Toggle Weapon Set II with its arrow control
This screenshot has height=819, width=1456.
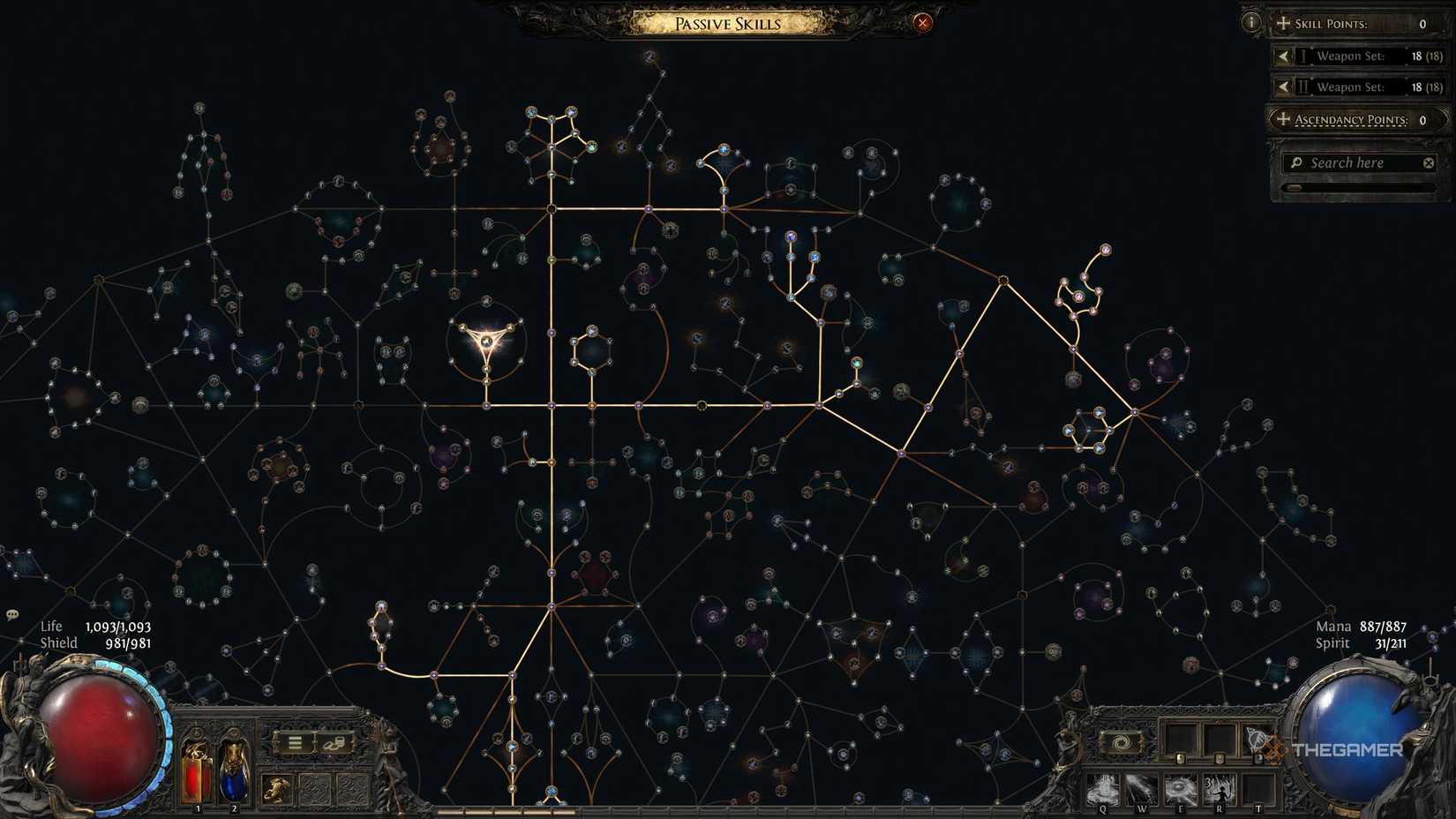[x=1284, y=86]
